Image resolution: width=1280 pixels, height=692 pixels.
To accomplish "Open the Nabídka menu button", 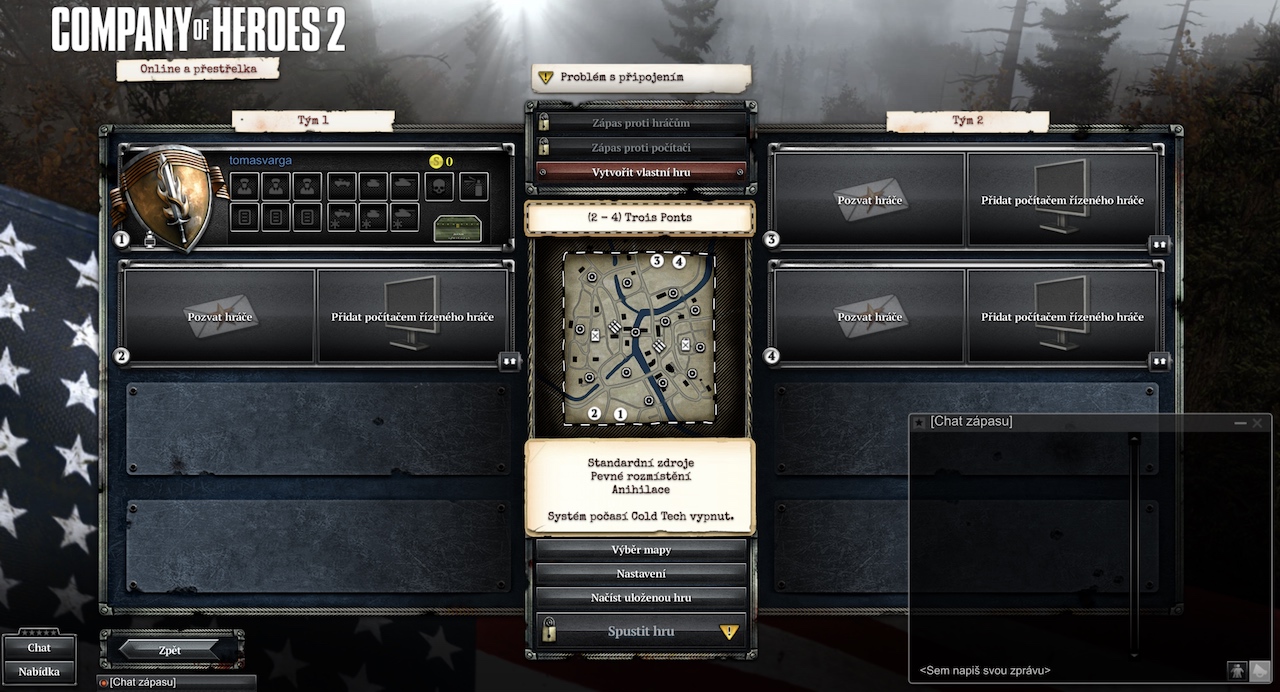I will [x=39, y=672].
